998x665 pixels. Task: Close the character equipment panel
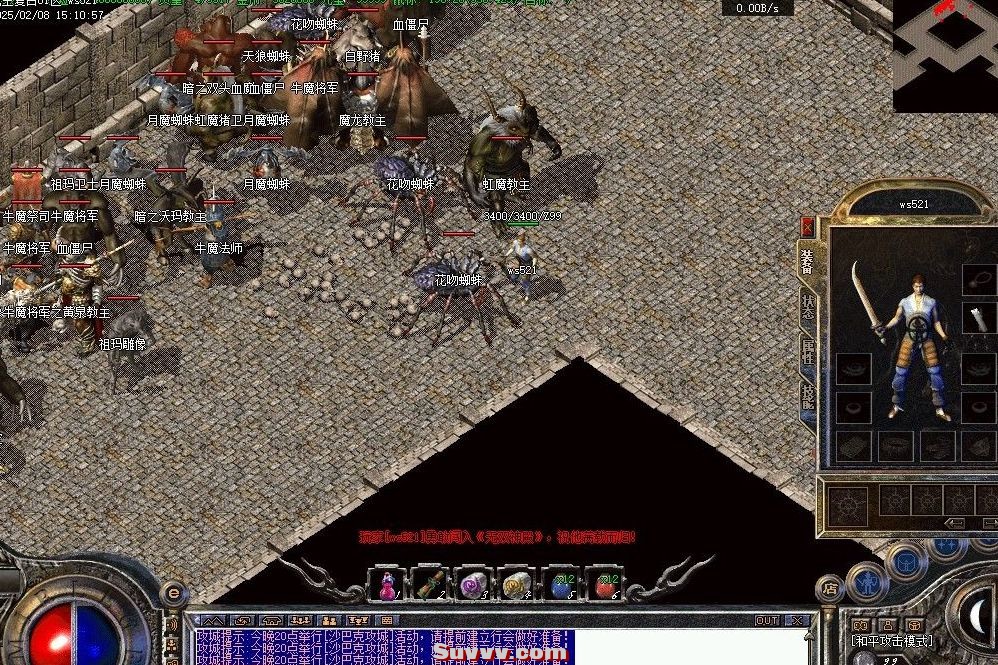[807, 227]
